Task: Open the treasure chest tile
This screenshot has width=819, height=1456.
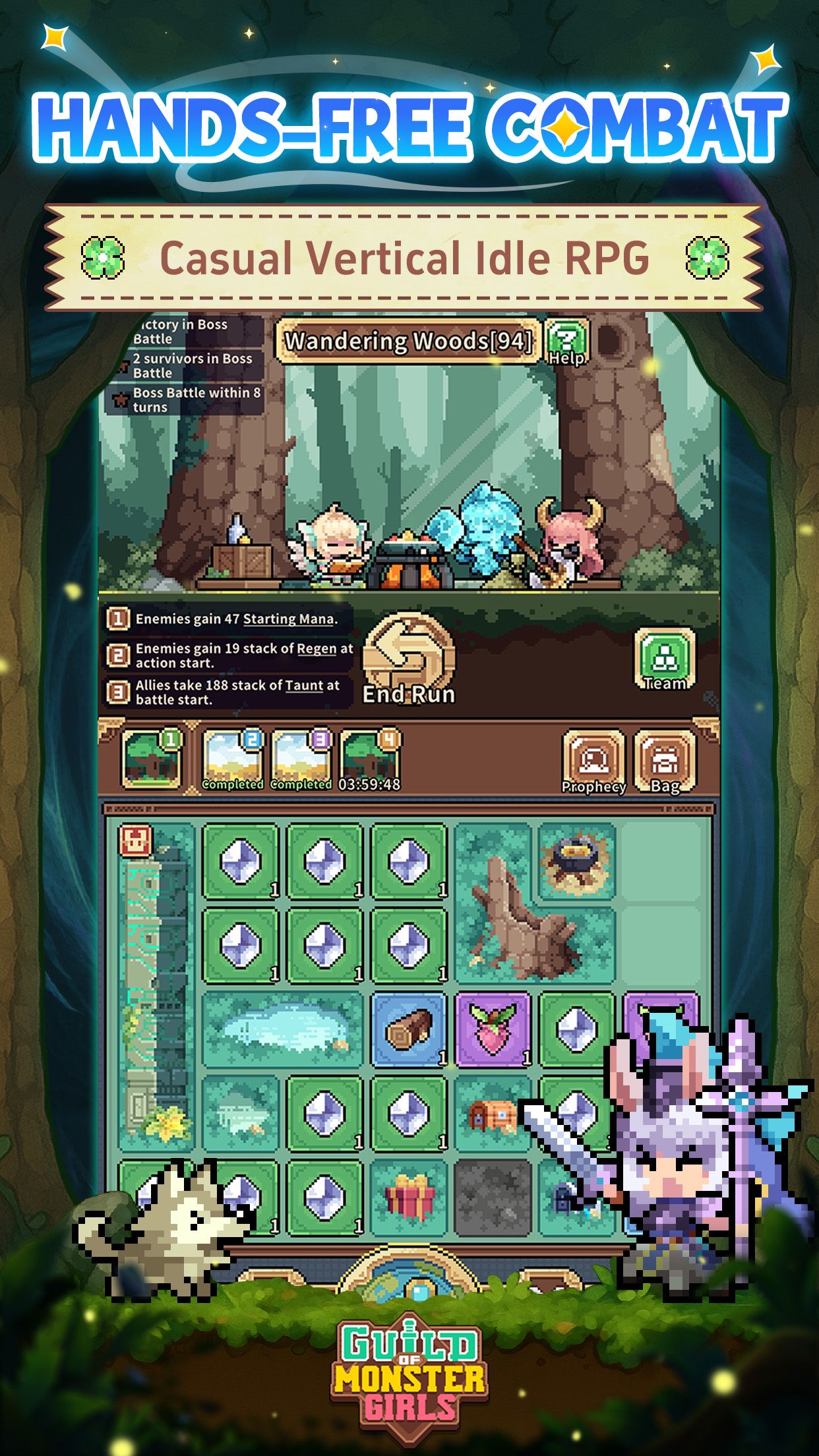Action: [493, 1114]
